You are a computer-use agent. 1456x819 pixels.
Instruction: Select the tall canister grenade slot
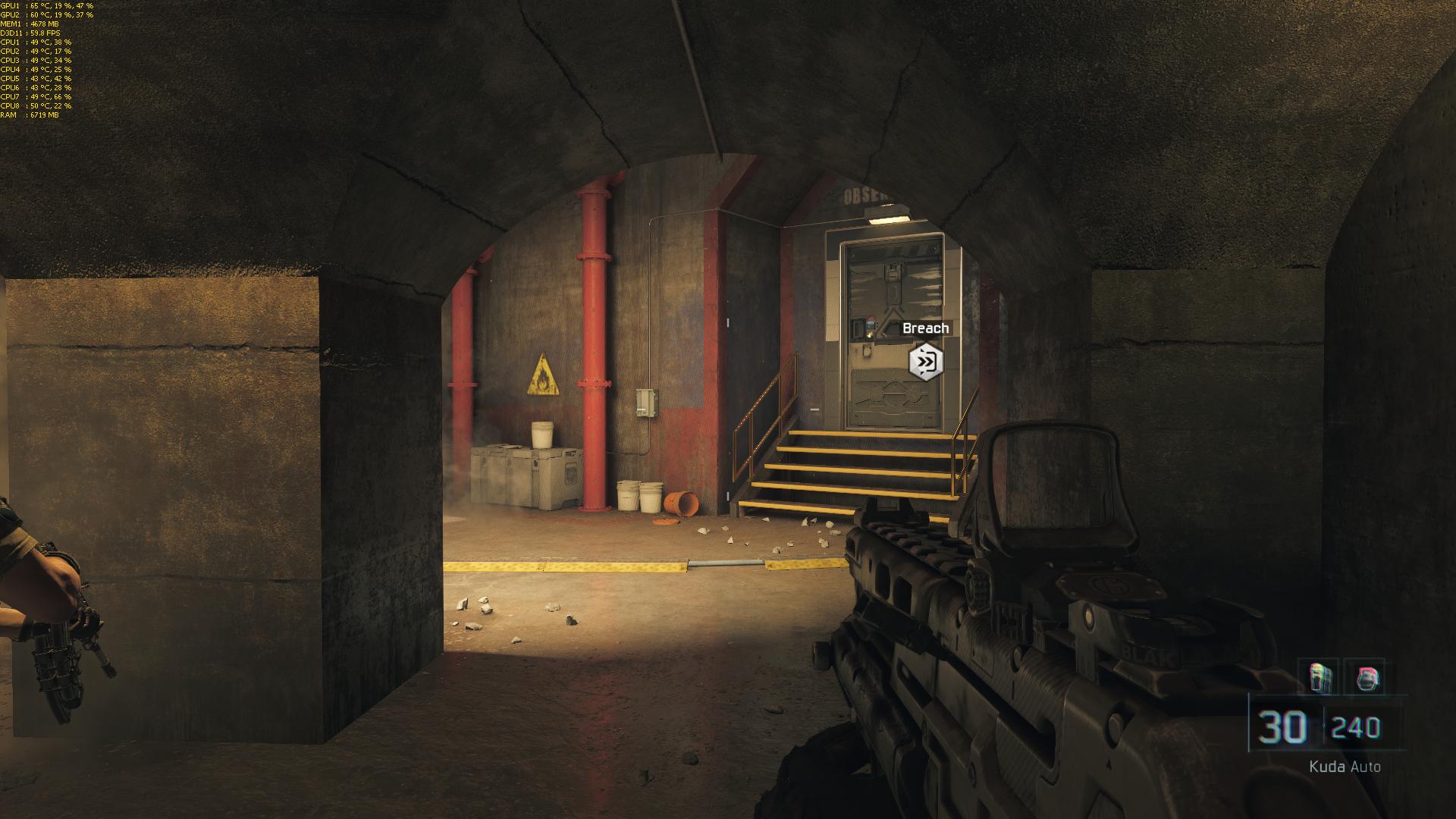pos(1320,677)
